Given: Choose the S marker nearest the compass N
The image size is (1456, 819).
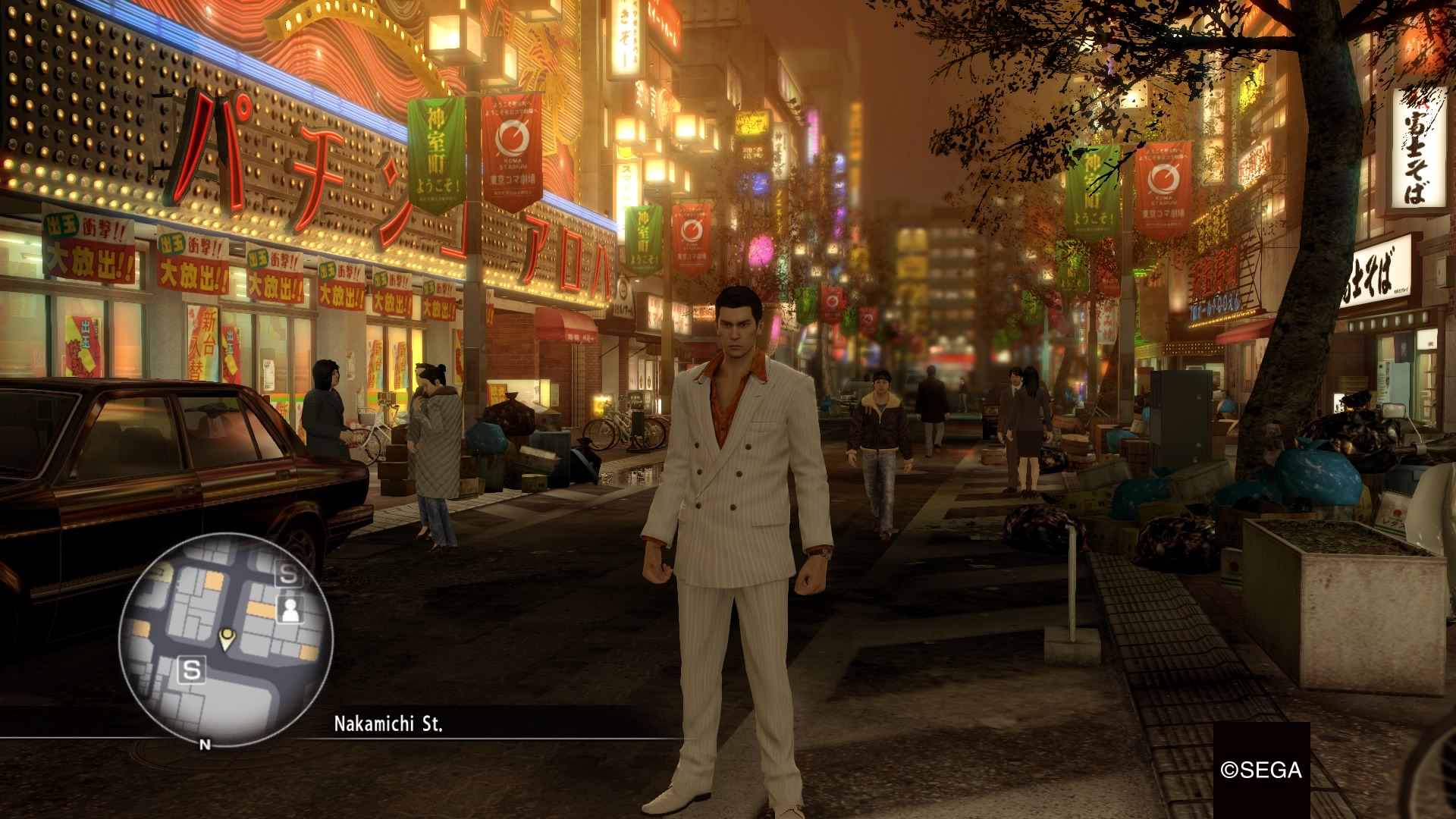Looking at the screenshot, I should coord(192,670).
